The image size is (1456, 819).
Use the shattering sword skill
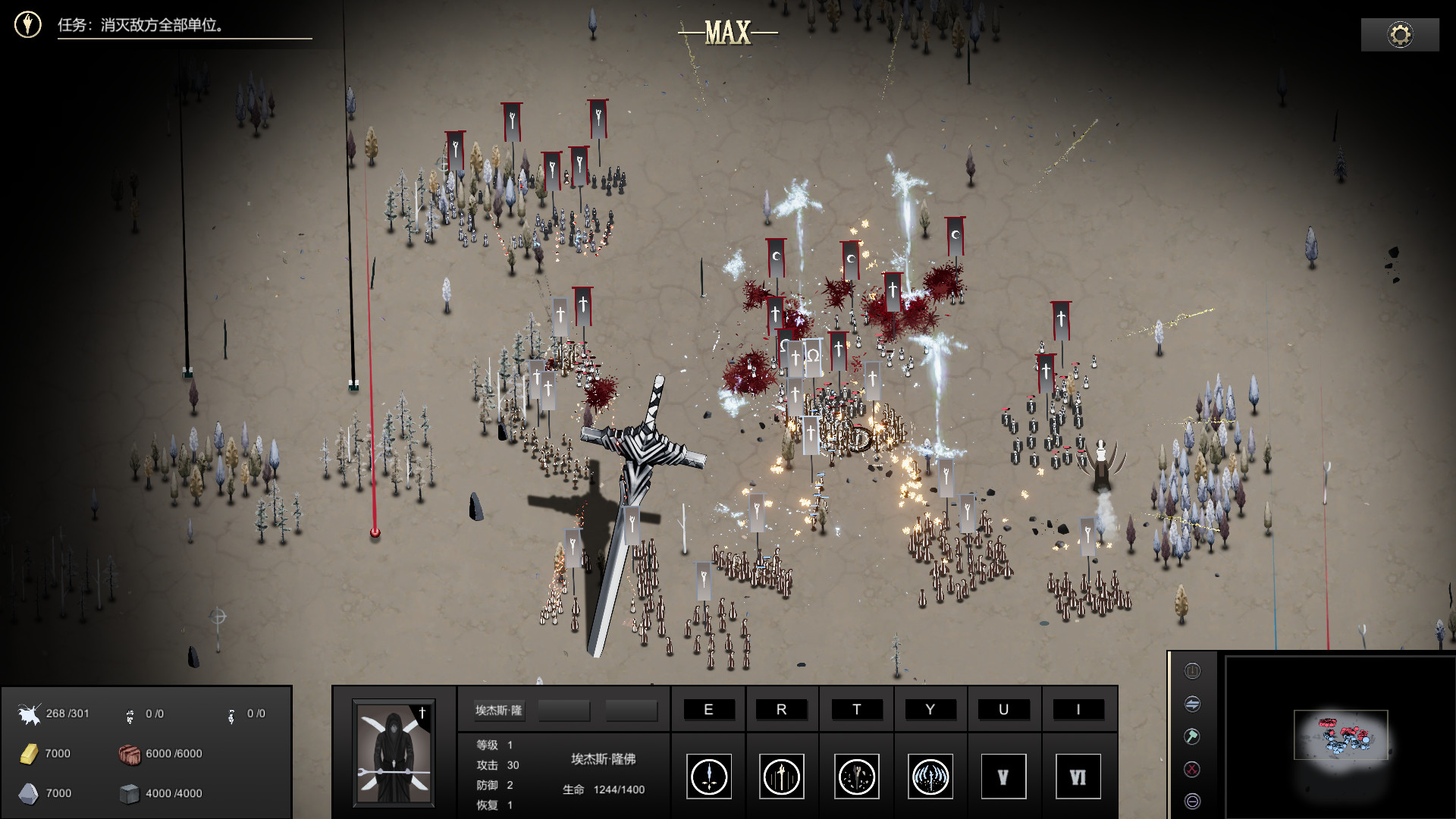[x=856, y=777]
